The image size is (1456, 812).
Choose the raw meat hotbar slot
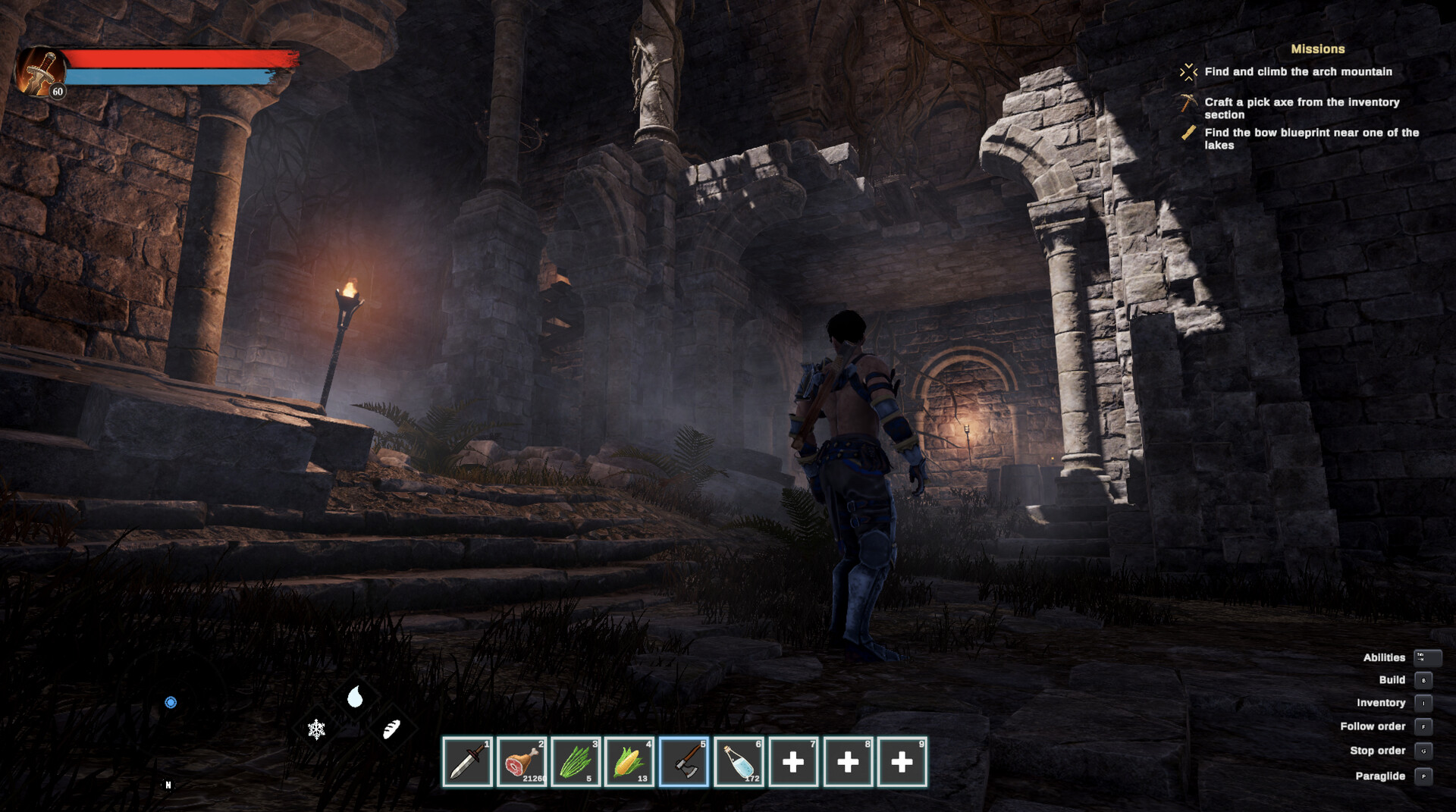tap(522, 761)
